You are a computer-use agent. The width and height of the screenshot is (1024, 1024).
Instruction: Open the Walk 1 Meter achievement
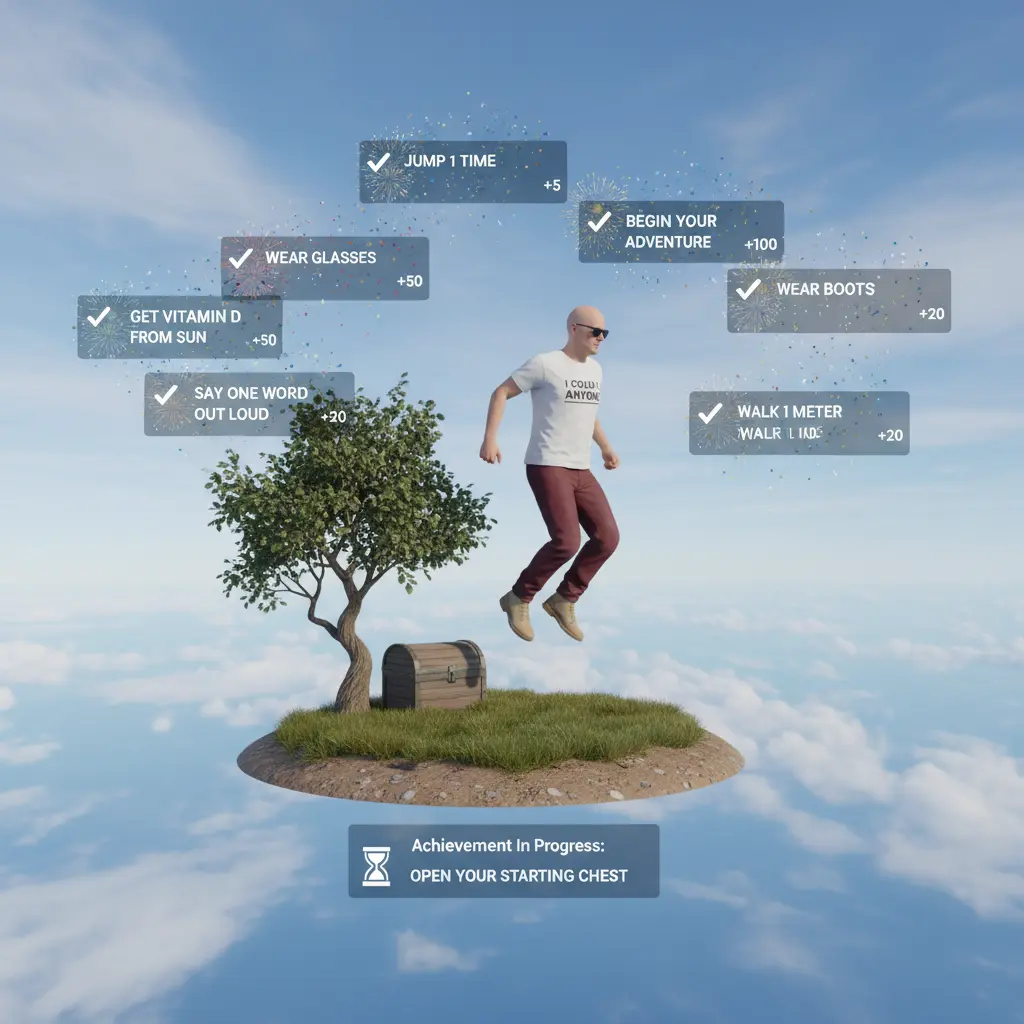[x=799, y=422]
